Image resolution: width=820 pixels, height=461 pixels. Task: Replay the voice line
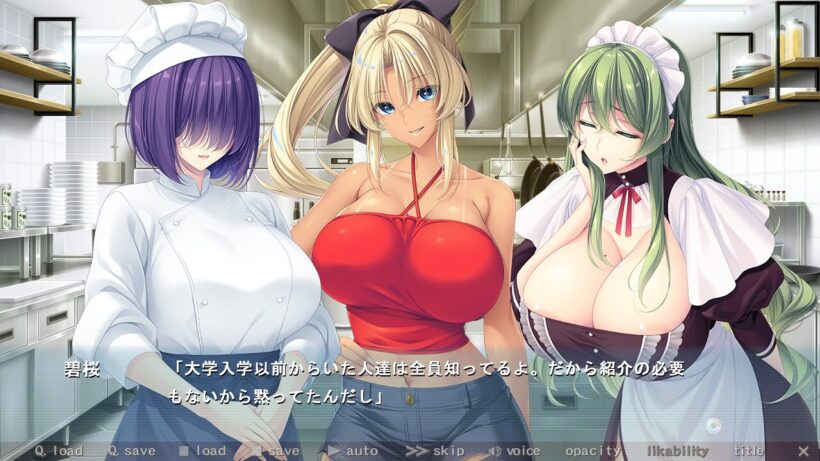pos(515,451)
